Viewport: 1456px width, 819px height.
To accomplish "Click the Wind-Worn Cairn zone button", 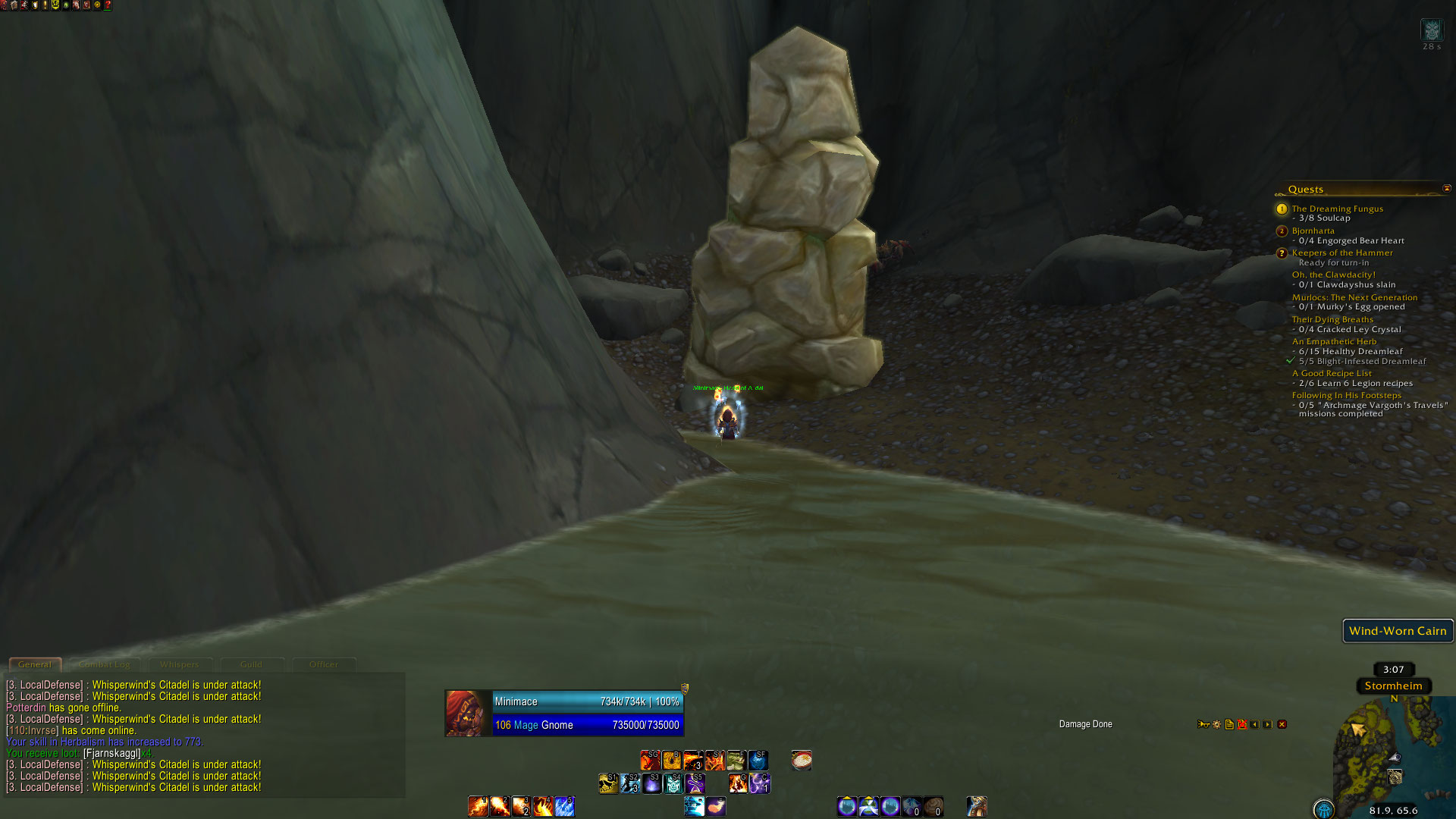I will point(1398,631).
